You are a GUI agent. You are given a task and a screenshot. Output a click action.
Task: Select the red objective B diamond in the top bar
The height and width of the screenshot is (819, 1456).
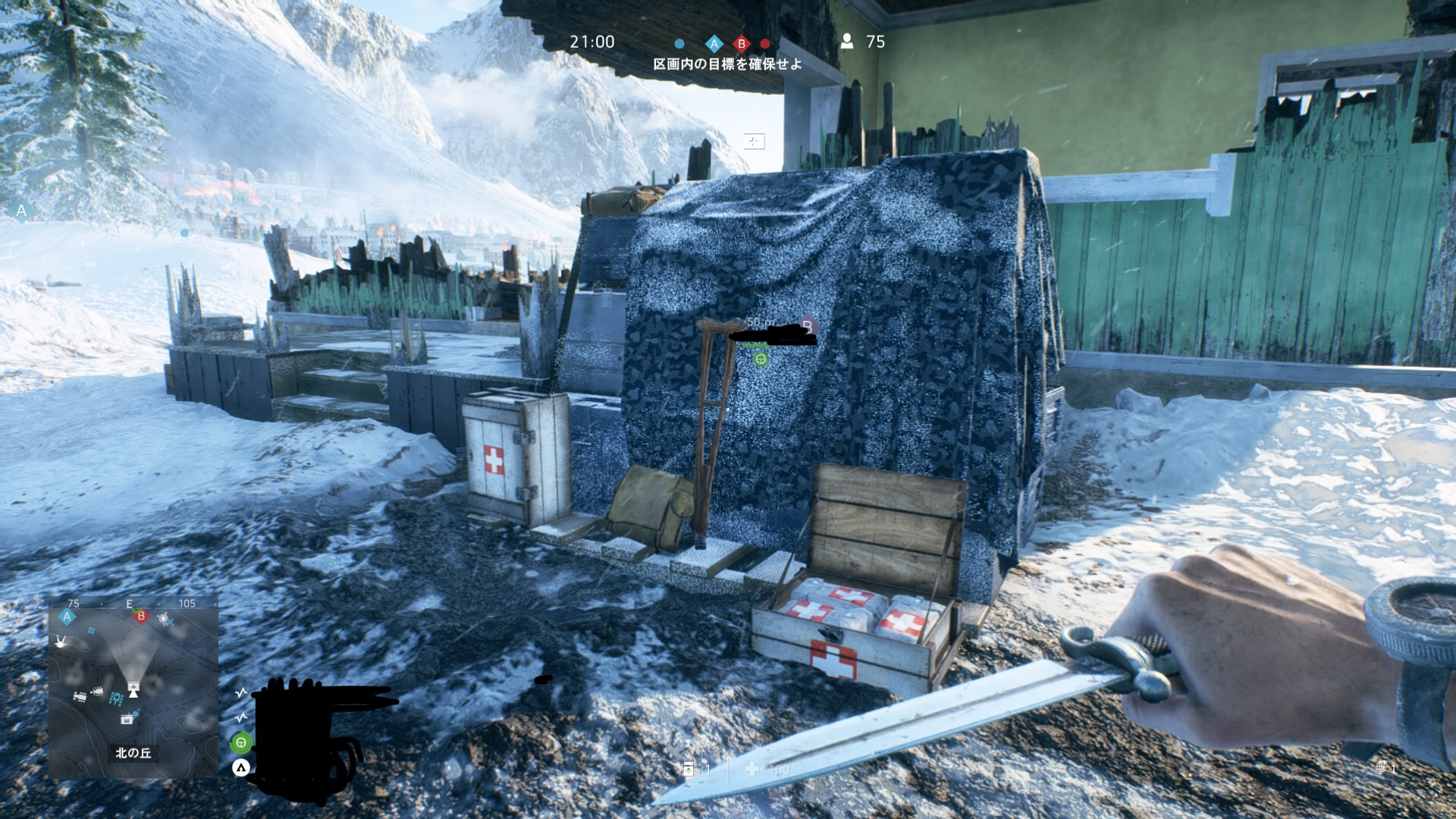tap(742, 43)
